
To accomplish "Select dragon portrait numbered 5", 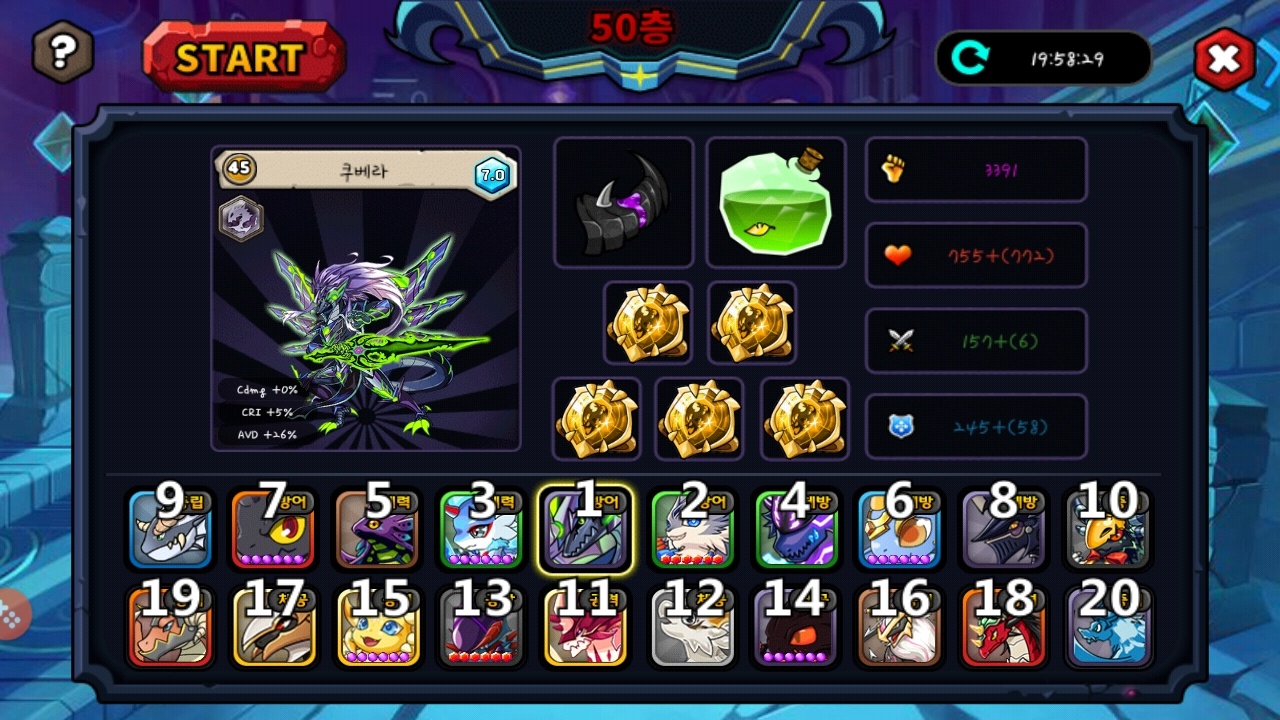I will tap(376, 530).
